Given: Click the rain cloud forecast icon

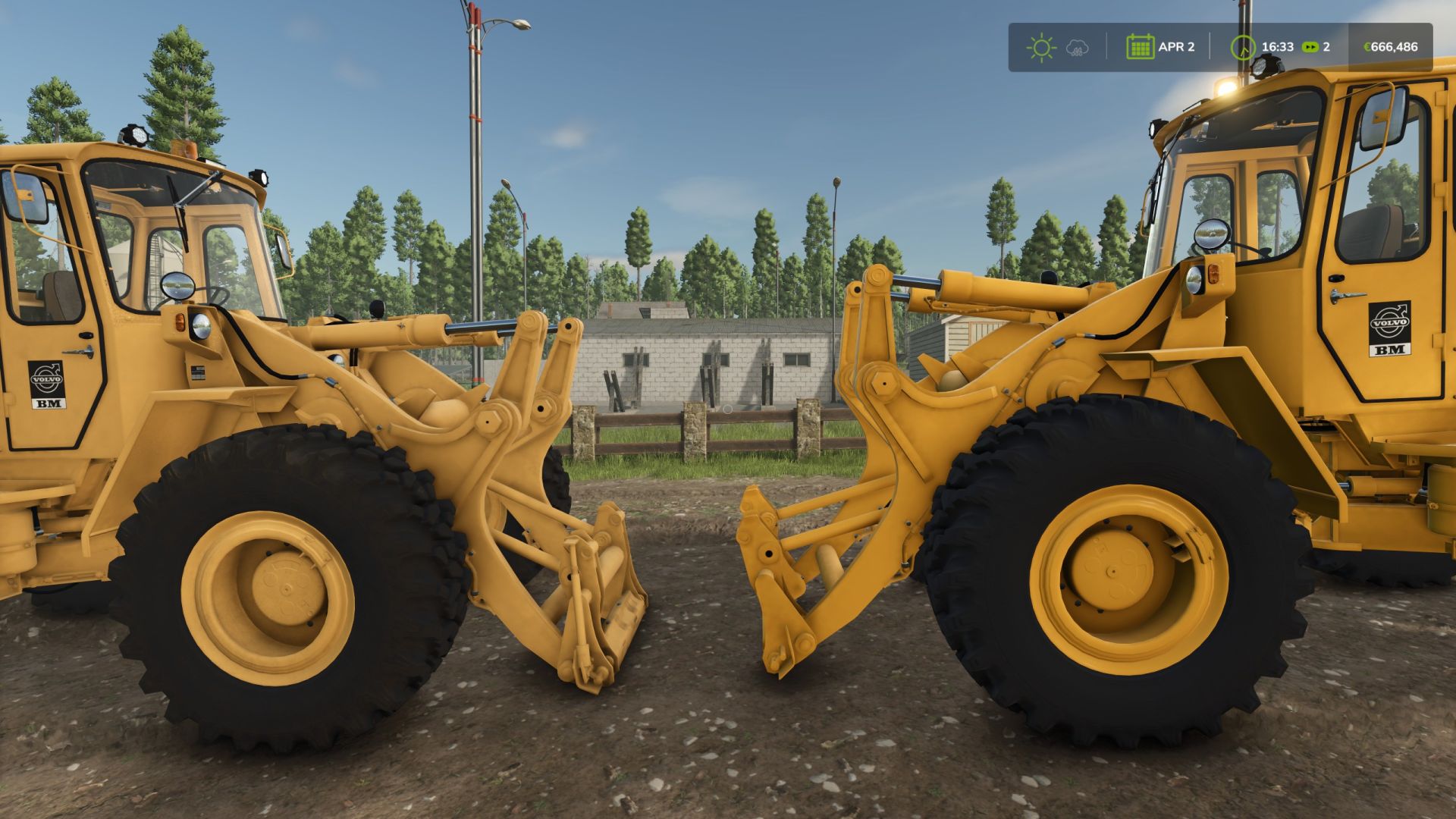Looking at the screenshot, I should click(1077, 48).
